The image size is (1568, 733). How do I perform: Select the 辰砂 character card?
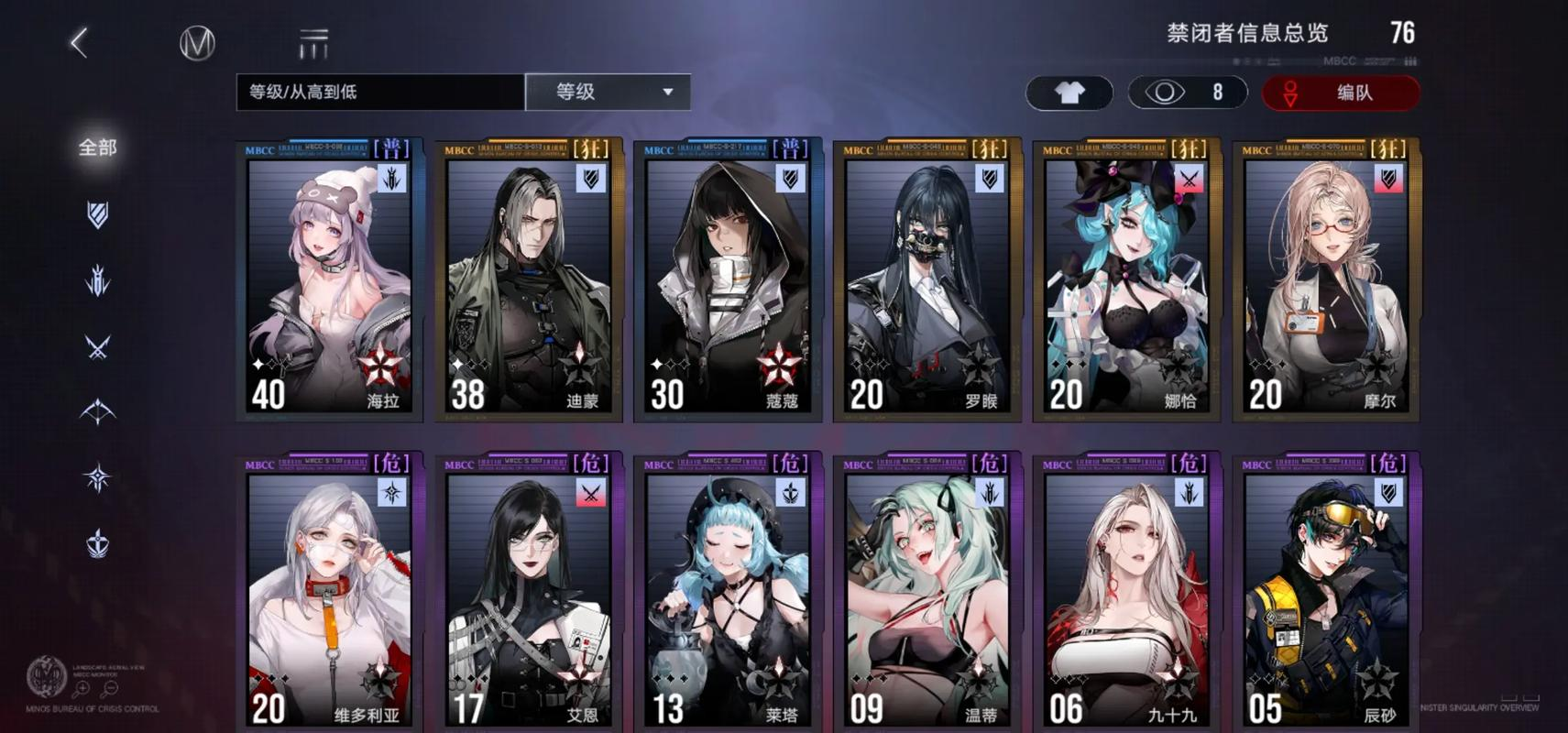point(1326,591)
